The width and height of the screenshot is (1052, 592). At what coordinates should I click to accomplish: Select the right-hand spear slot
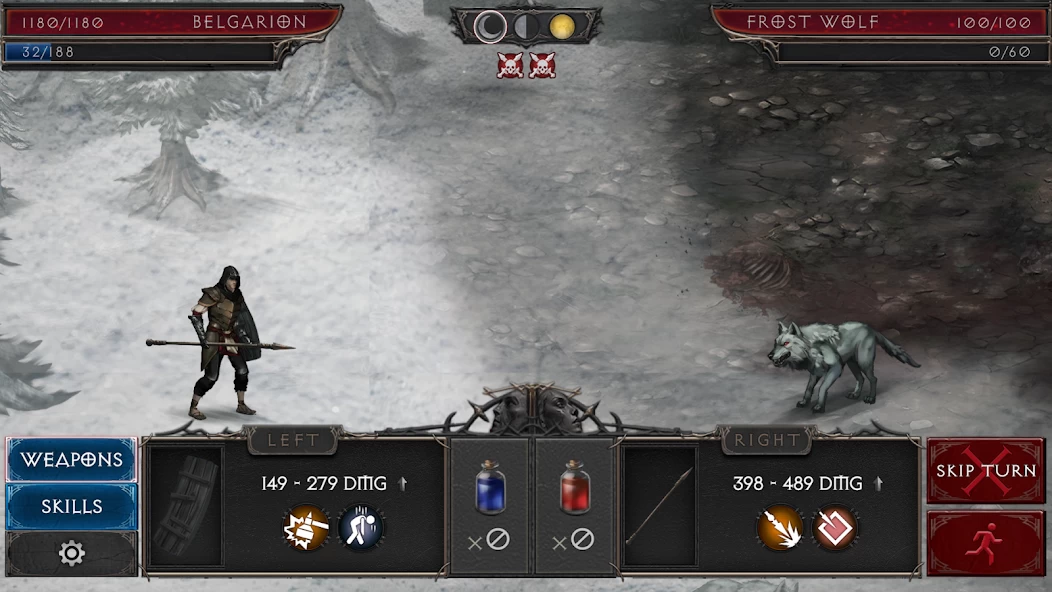point(660,507)
